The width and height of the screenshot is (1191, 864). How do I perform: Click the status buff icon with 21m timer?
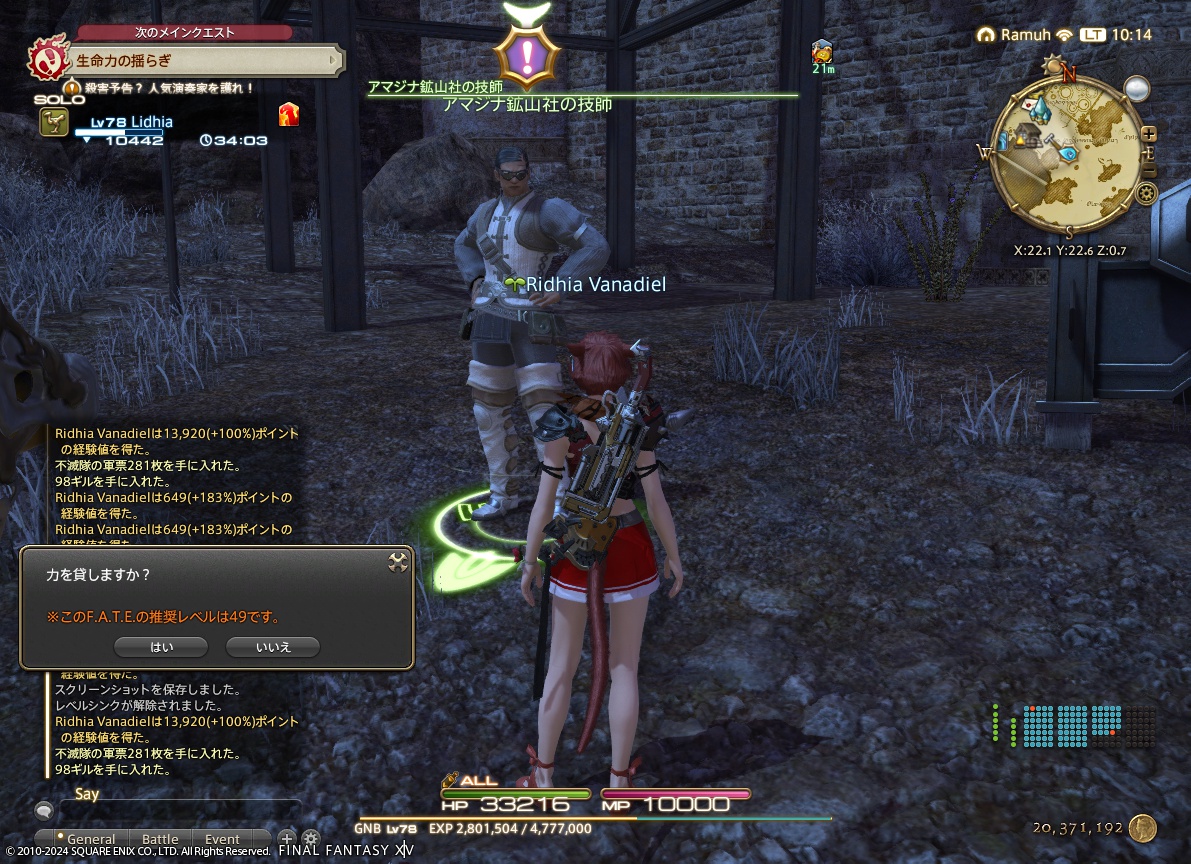click(822, 51)
